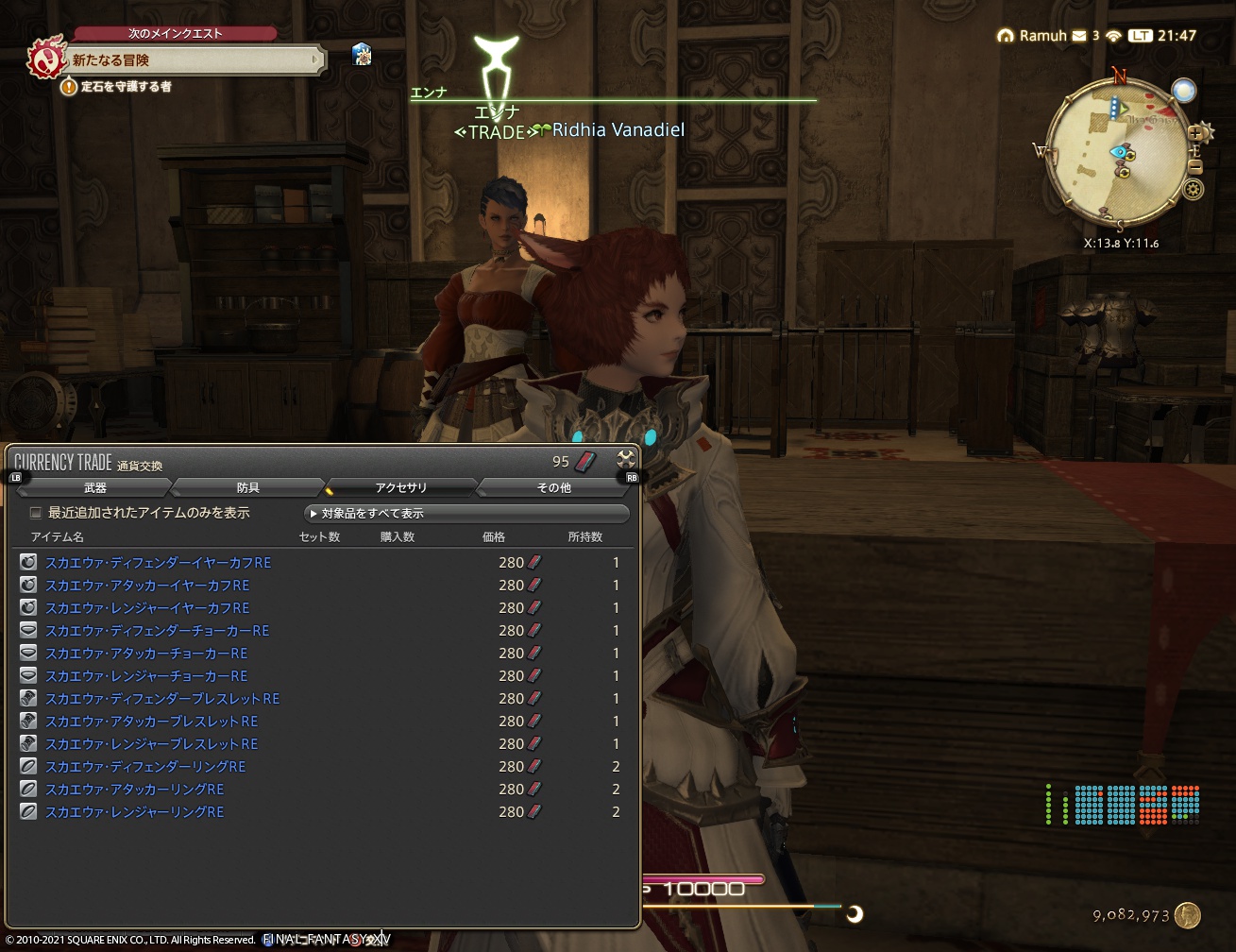Click the 定石を守護する者 quest entry
The image size is (1236, 952).
tap(126, 87)
